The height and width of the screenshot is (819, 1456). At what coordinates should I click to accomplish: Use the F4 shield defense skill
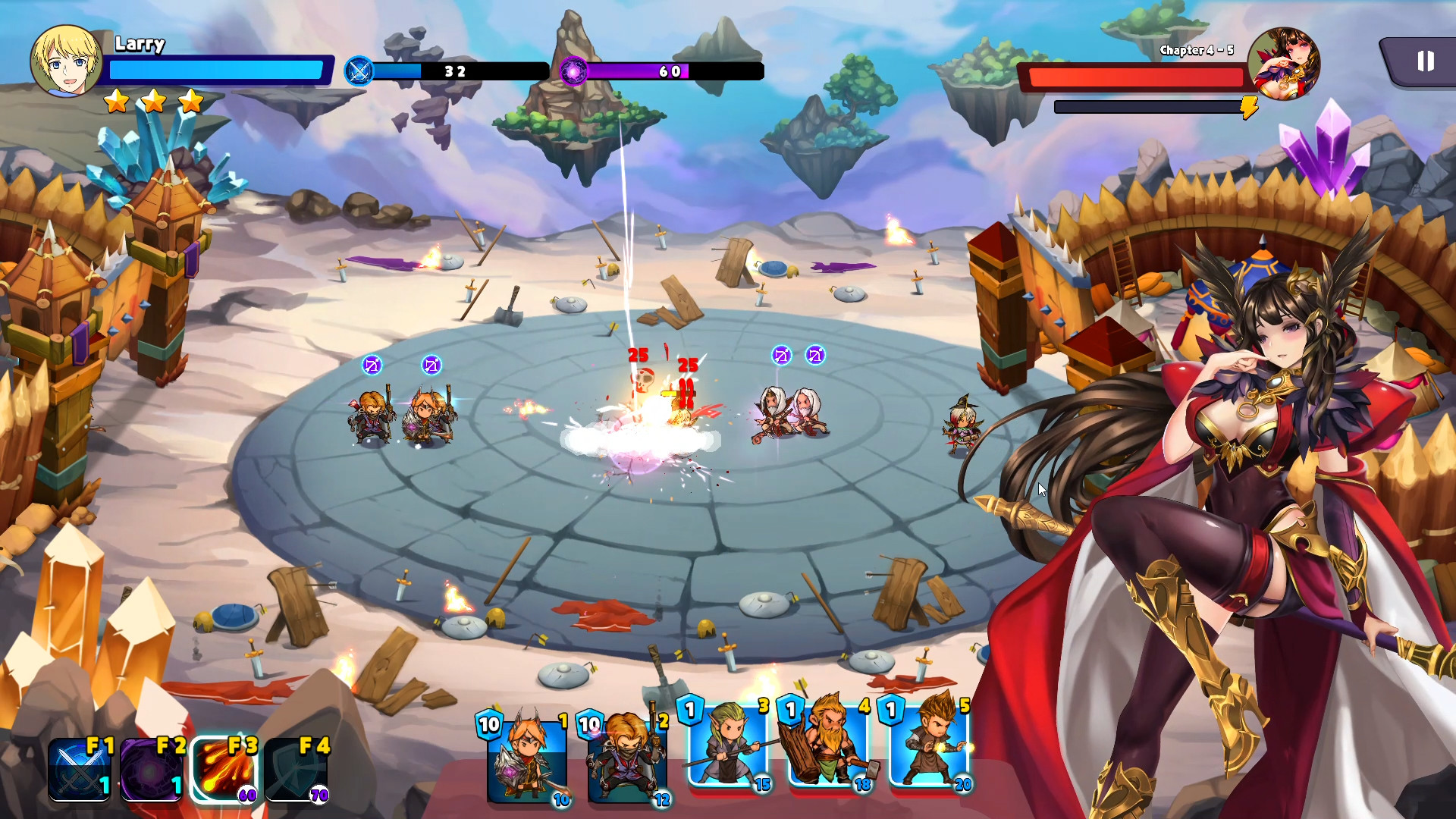(x=295, y=770)
